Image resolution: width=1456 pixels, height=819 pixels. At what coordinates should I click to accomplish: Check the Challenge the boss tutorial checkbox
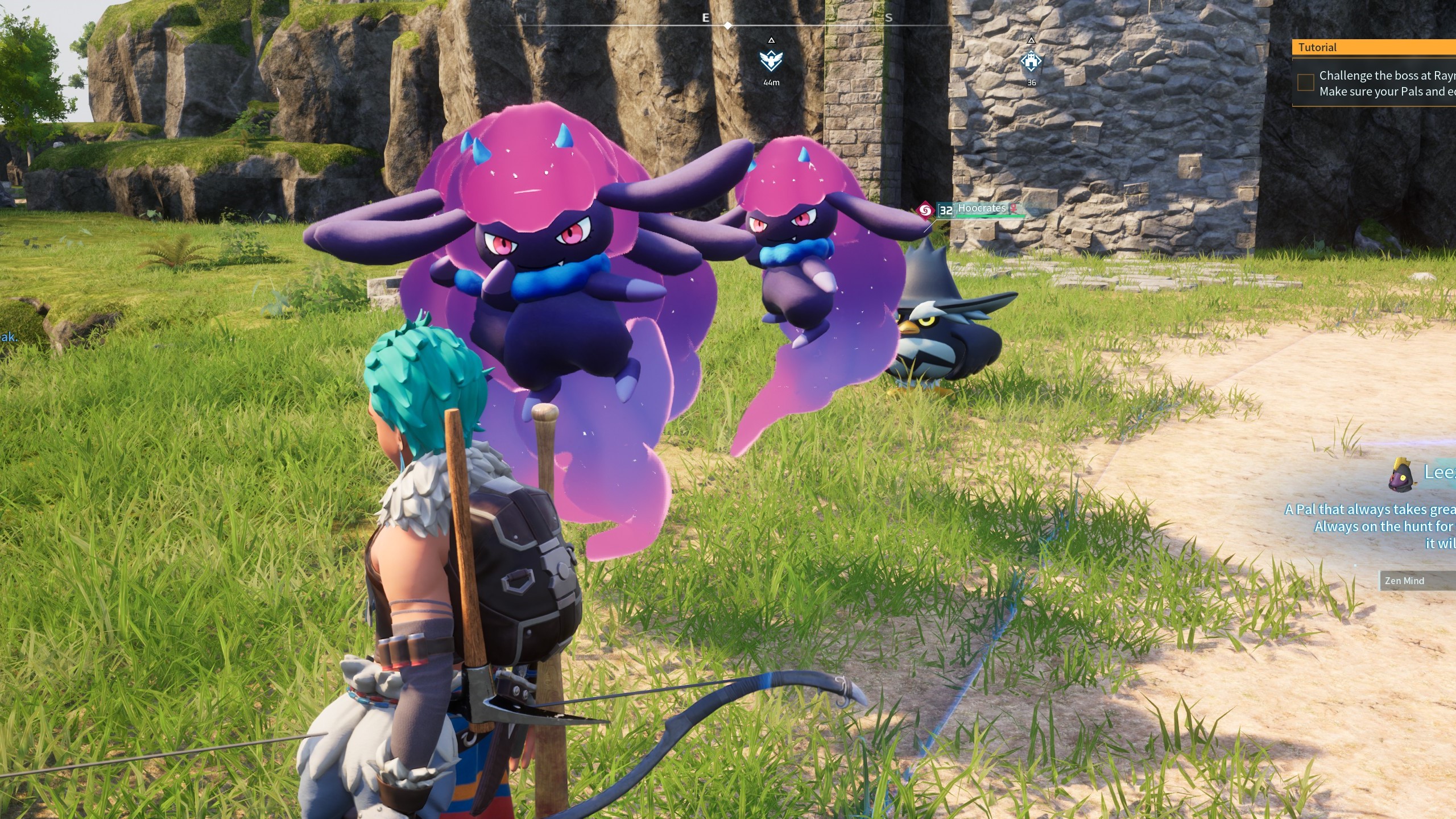point(1305,82)
